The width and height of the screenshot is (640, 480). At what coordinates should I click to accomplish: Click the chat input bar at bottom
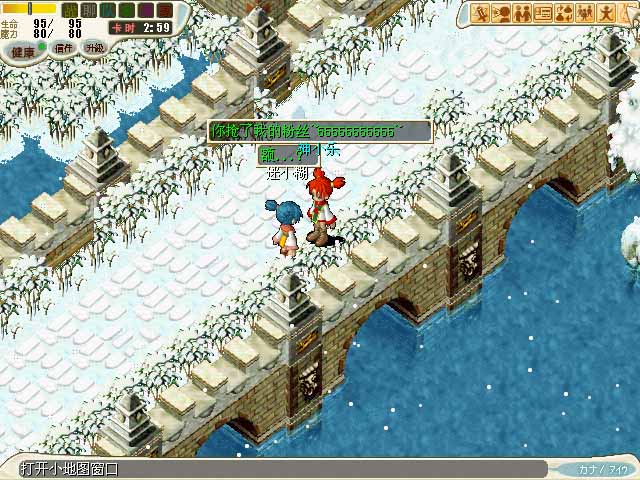coord(280,468)
